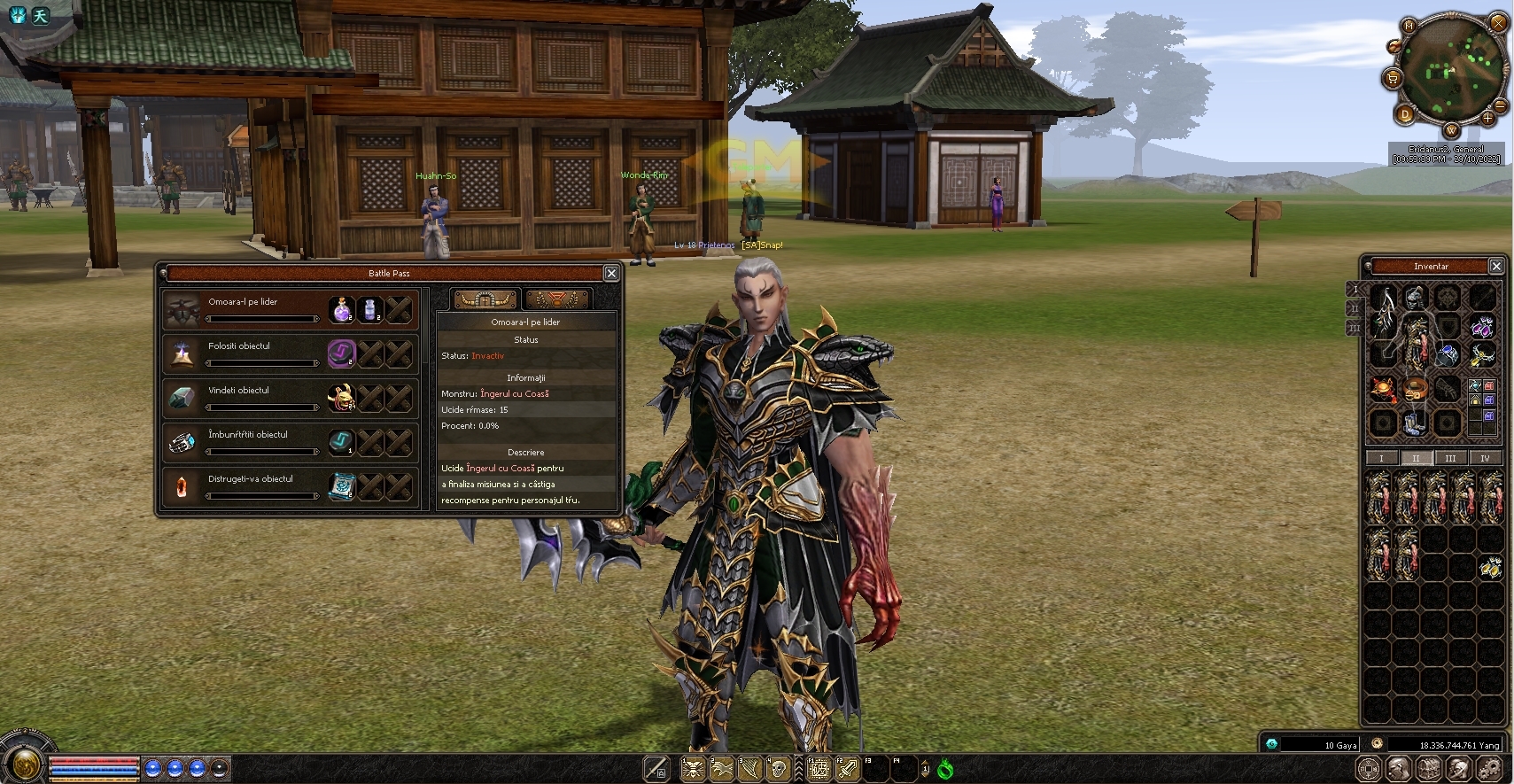Viewport: 1514px width, 784px height.
Task: Select the golden gloves item in inventory
Action: pos(1491,568)
